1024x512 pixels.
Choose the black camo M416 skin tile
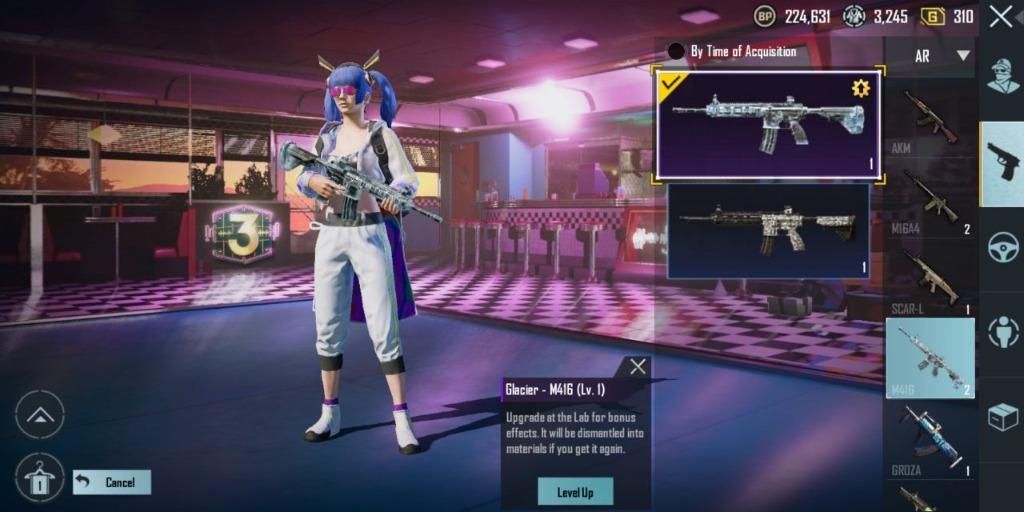(767, 230)
